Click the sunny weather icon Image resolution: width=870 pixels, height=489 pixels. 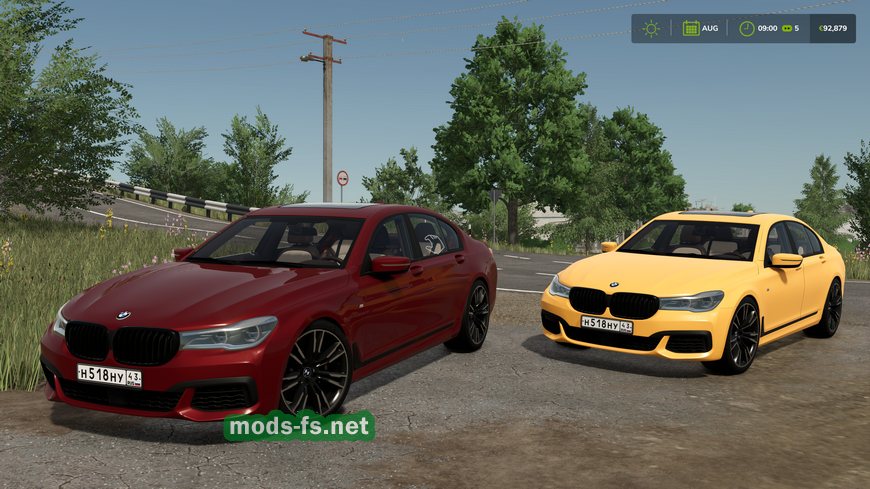[651, 28]
